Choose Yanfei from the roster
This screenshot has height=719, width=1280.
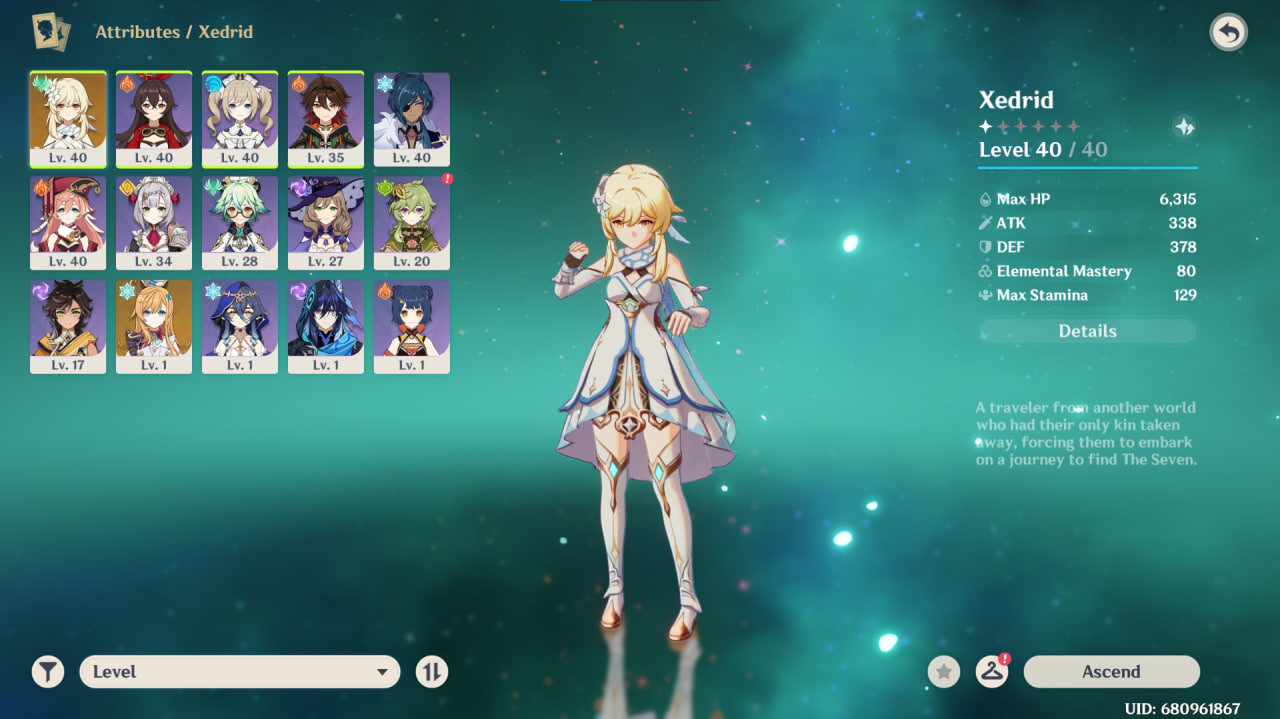(x=68, y=223)
